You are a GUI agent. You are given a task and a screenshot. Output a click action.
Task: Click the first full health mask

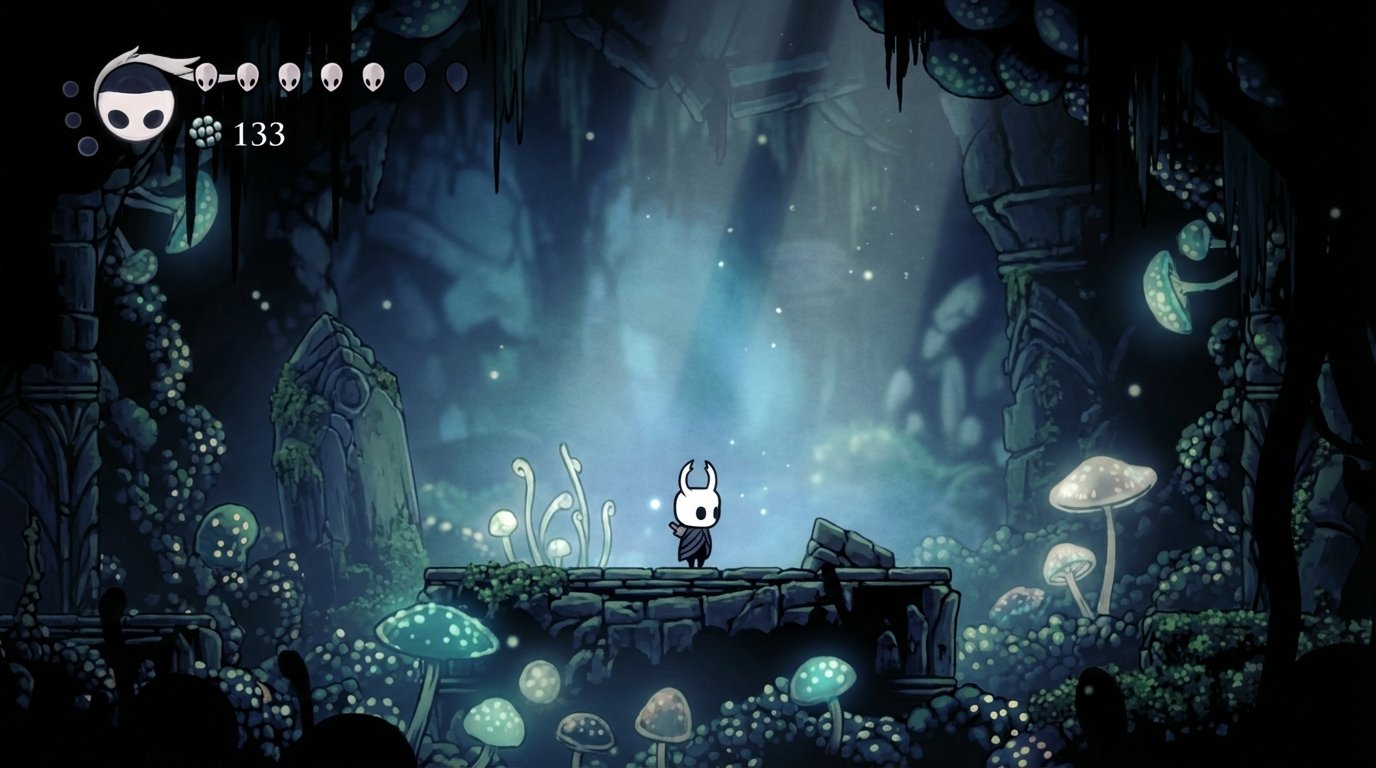[205, 77]
